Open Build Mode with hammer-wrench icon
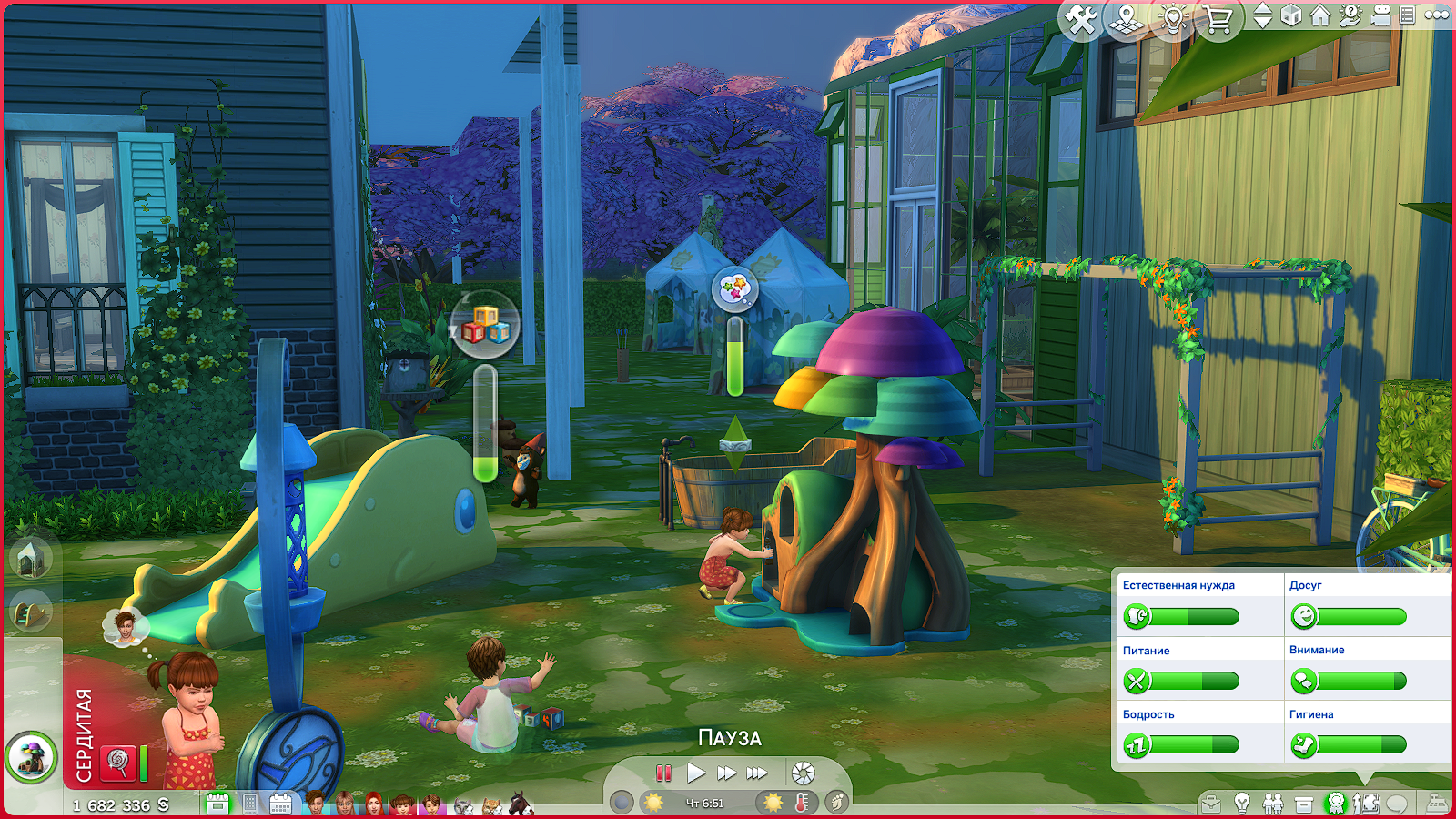This screenshot has height=819, width=1456. tap(1081, 19)
